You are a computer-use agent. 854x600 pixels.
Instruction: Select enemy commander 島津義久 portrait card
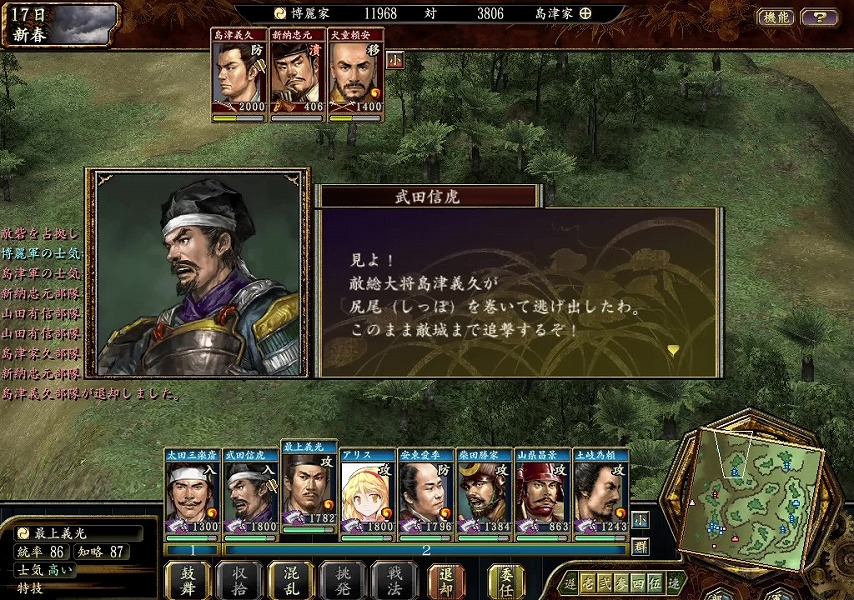pos(238,78)
